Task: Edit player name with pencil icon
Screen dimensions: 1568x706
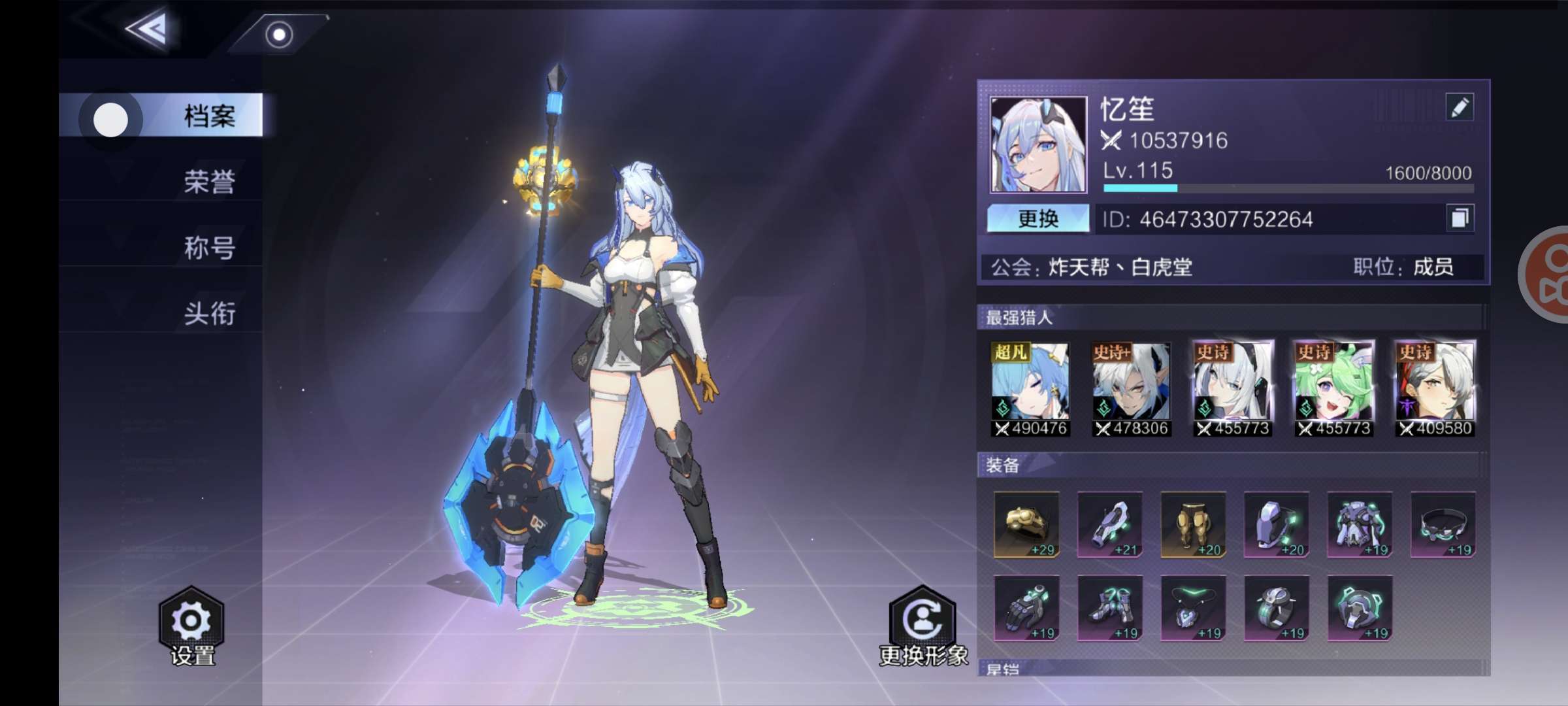Action: click(1460, 107)
